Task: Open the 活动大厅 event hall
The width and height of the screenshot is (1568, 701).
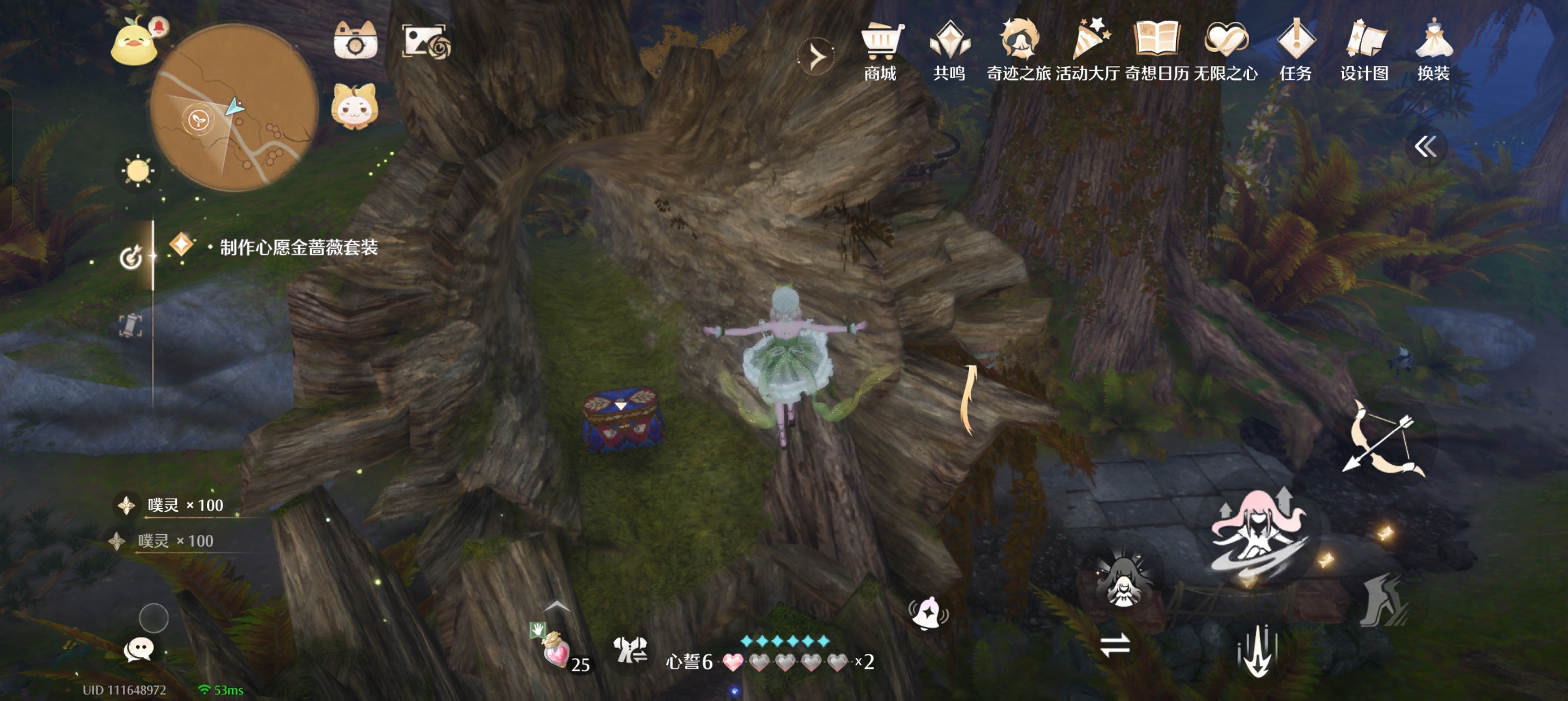Action: click(1088, 50)
